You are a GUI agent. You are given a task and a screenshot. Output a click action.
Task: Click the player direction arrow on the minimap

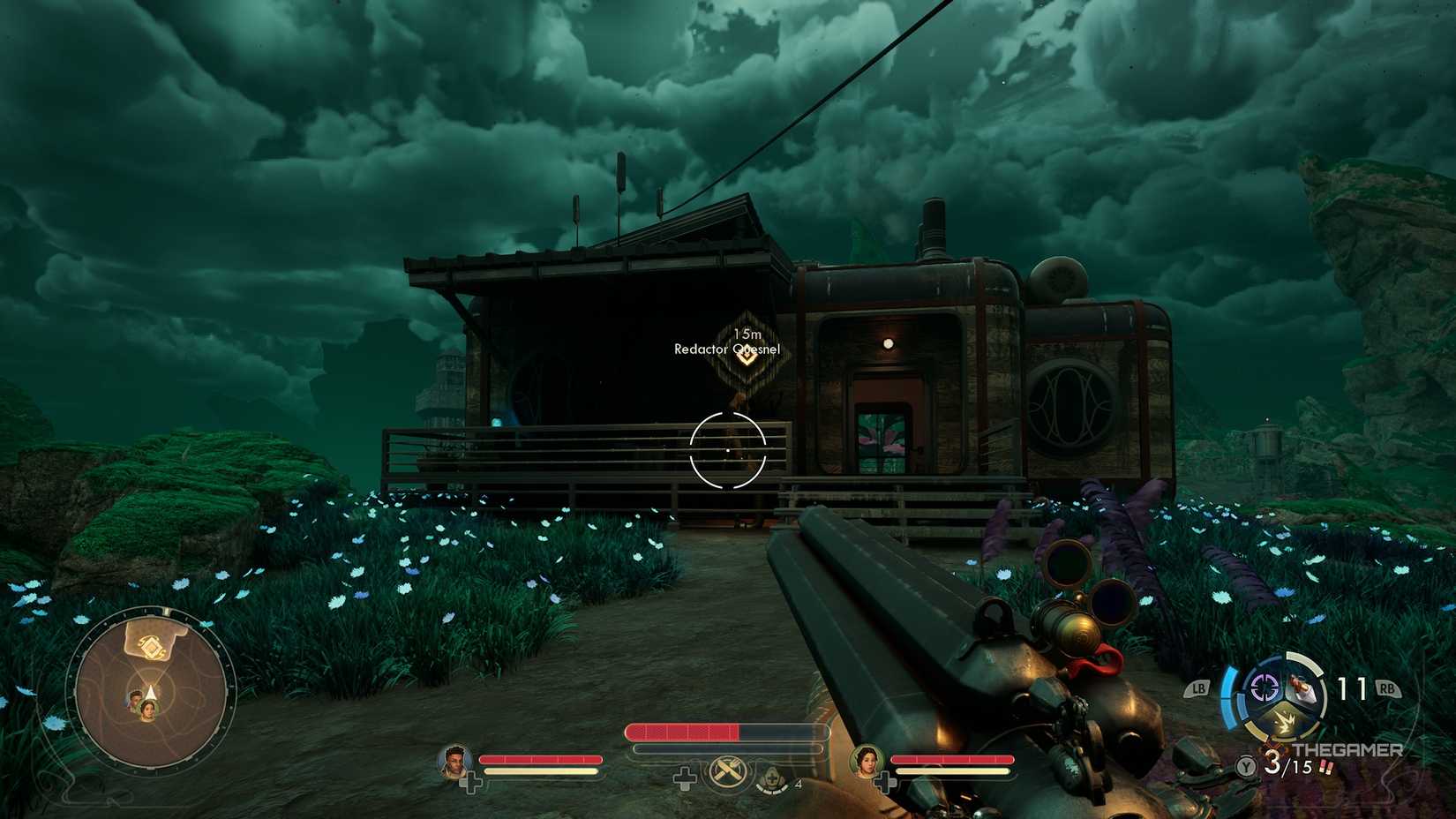pos(150,693)
